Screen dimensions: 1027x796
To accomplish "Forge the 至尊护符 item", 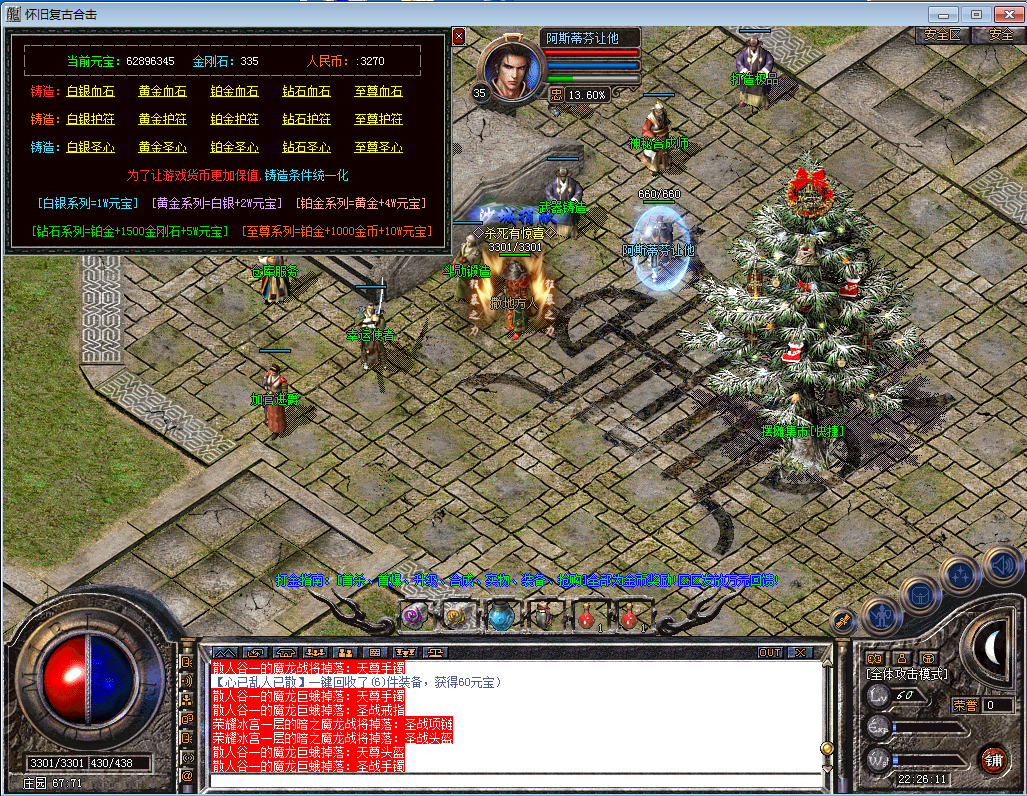I will point(378,120).
